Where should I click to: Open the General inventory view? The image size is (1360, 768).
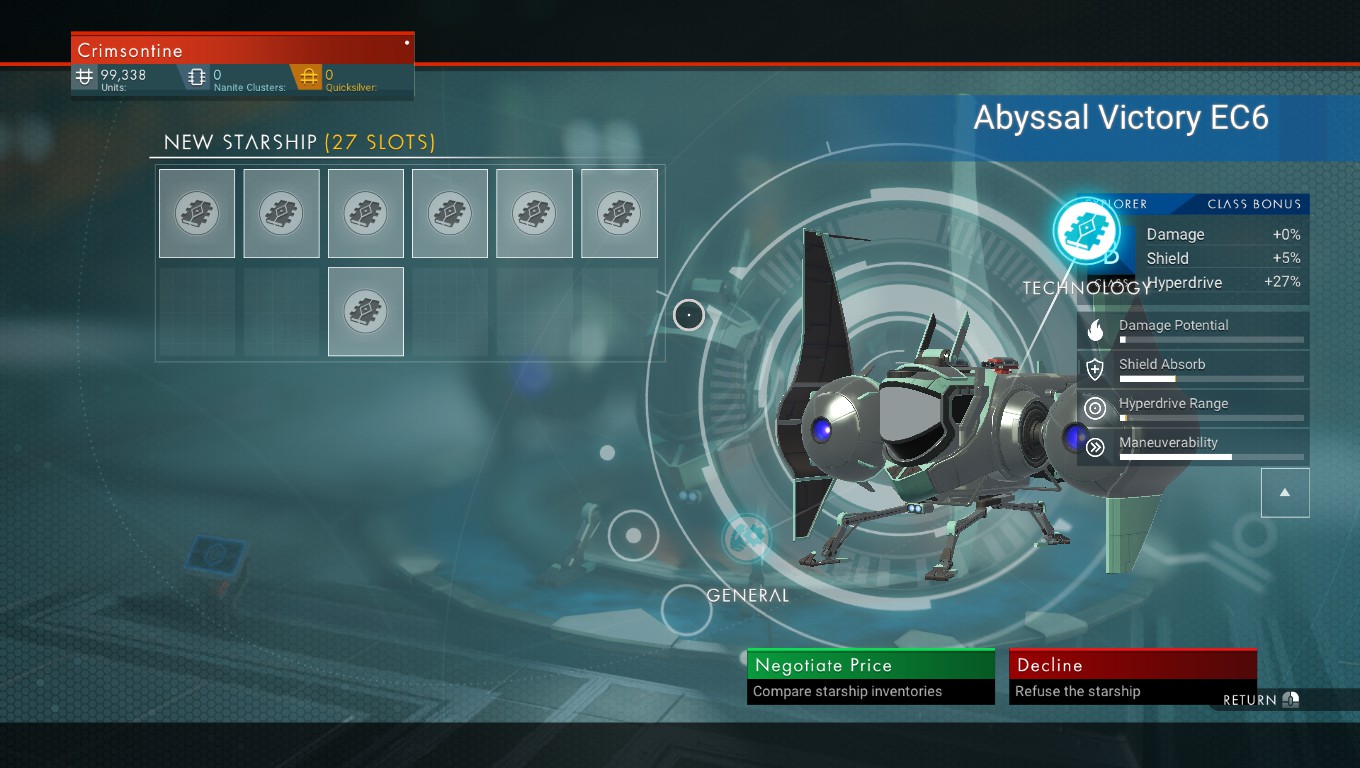[747, 538]
